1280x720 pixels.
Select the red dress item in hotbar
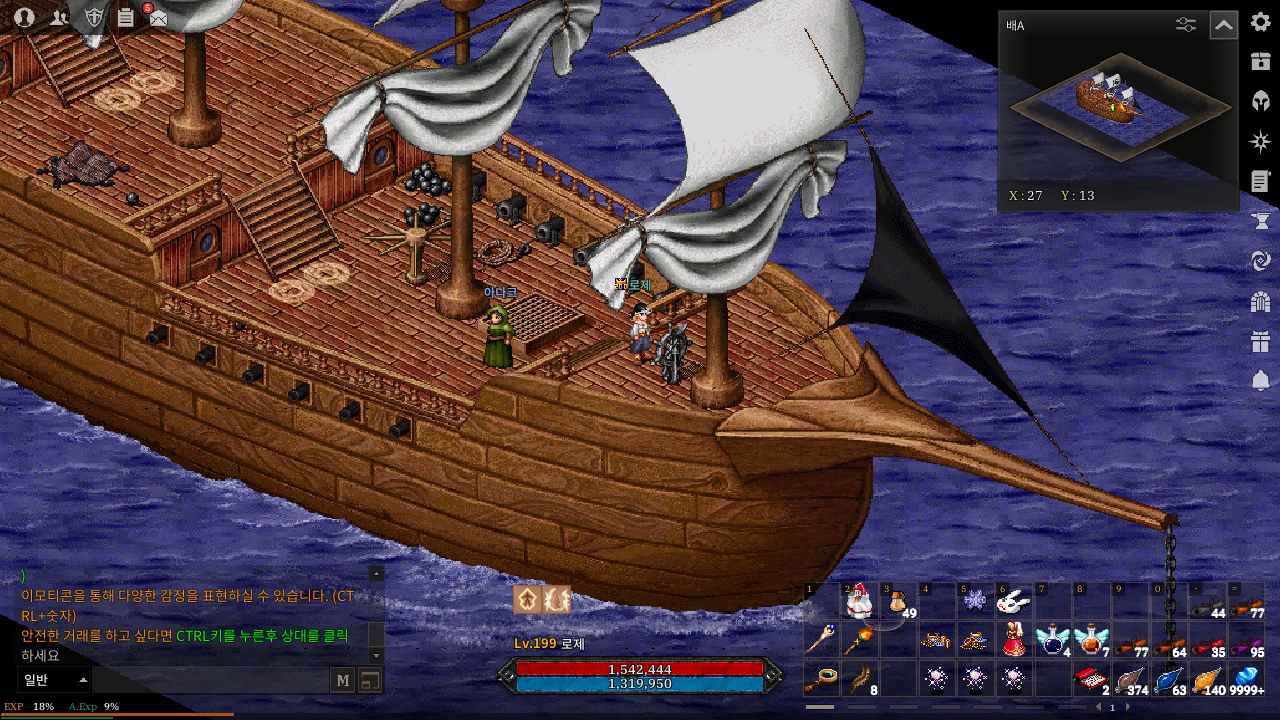(1014, 639)
